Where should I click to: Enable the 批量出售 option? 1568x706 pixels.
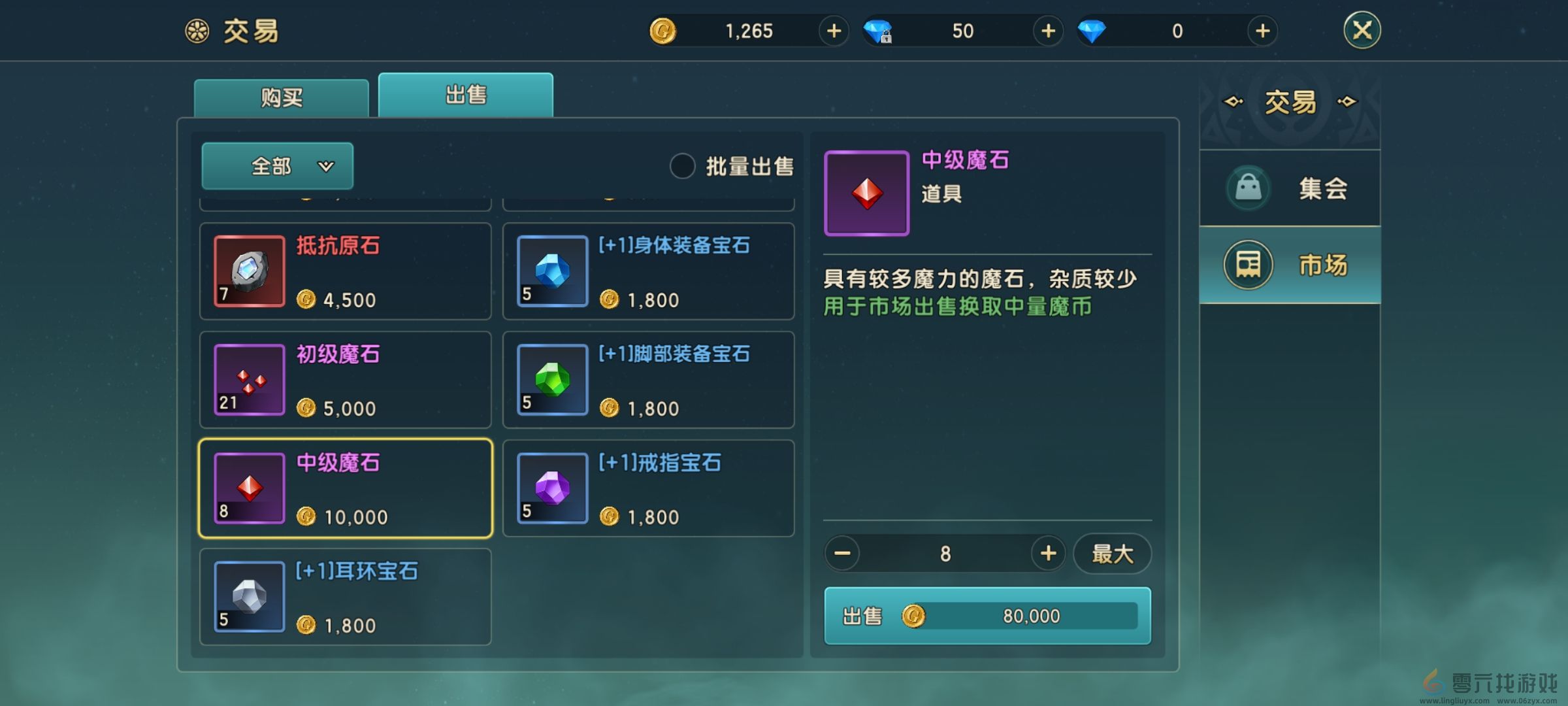click(x=682, y=167)
